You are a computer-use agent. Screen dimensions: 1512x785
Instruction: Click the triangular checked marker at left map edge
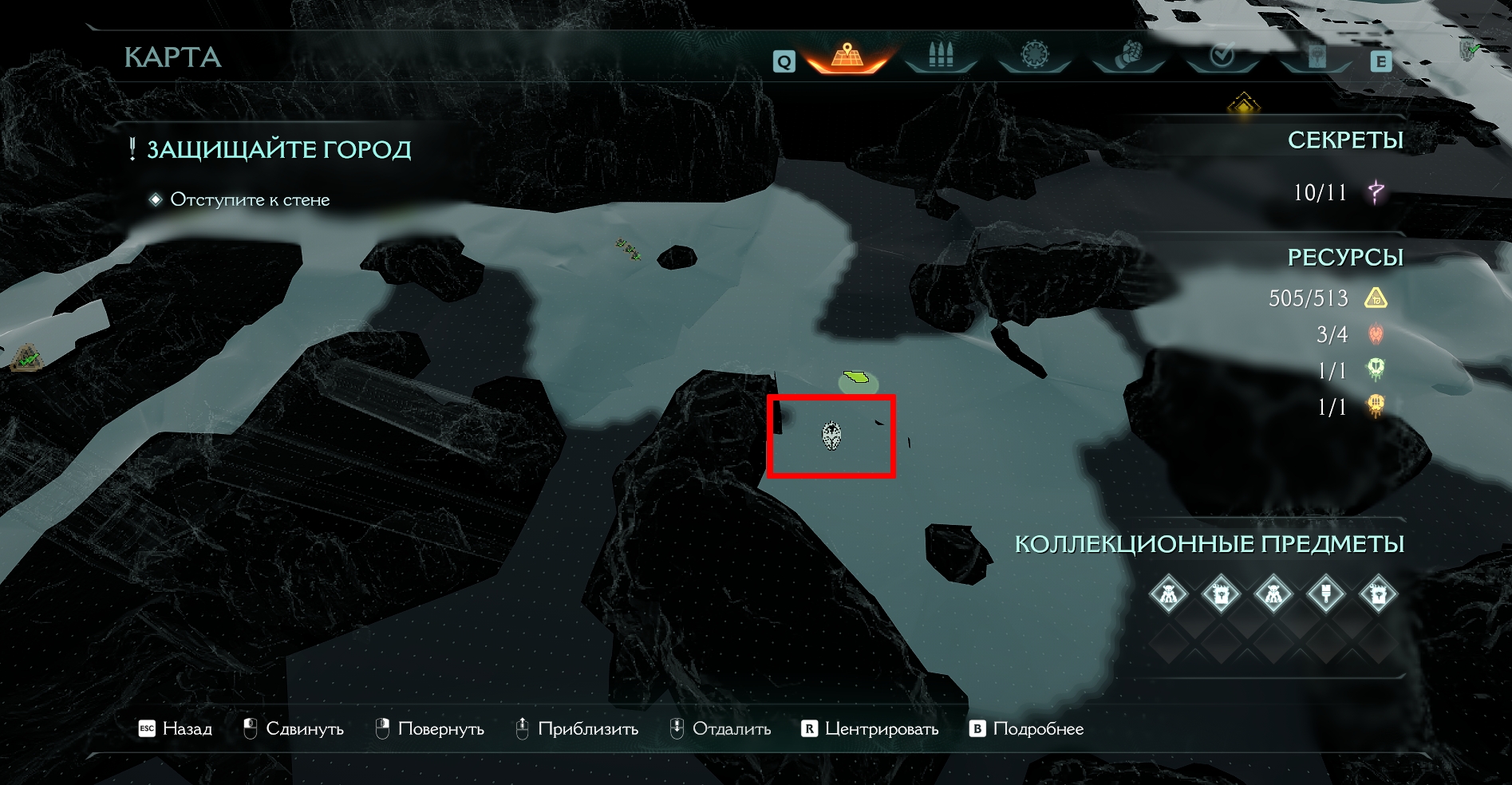click(x=28, y=358)
